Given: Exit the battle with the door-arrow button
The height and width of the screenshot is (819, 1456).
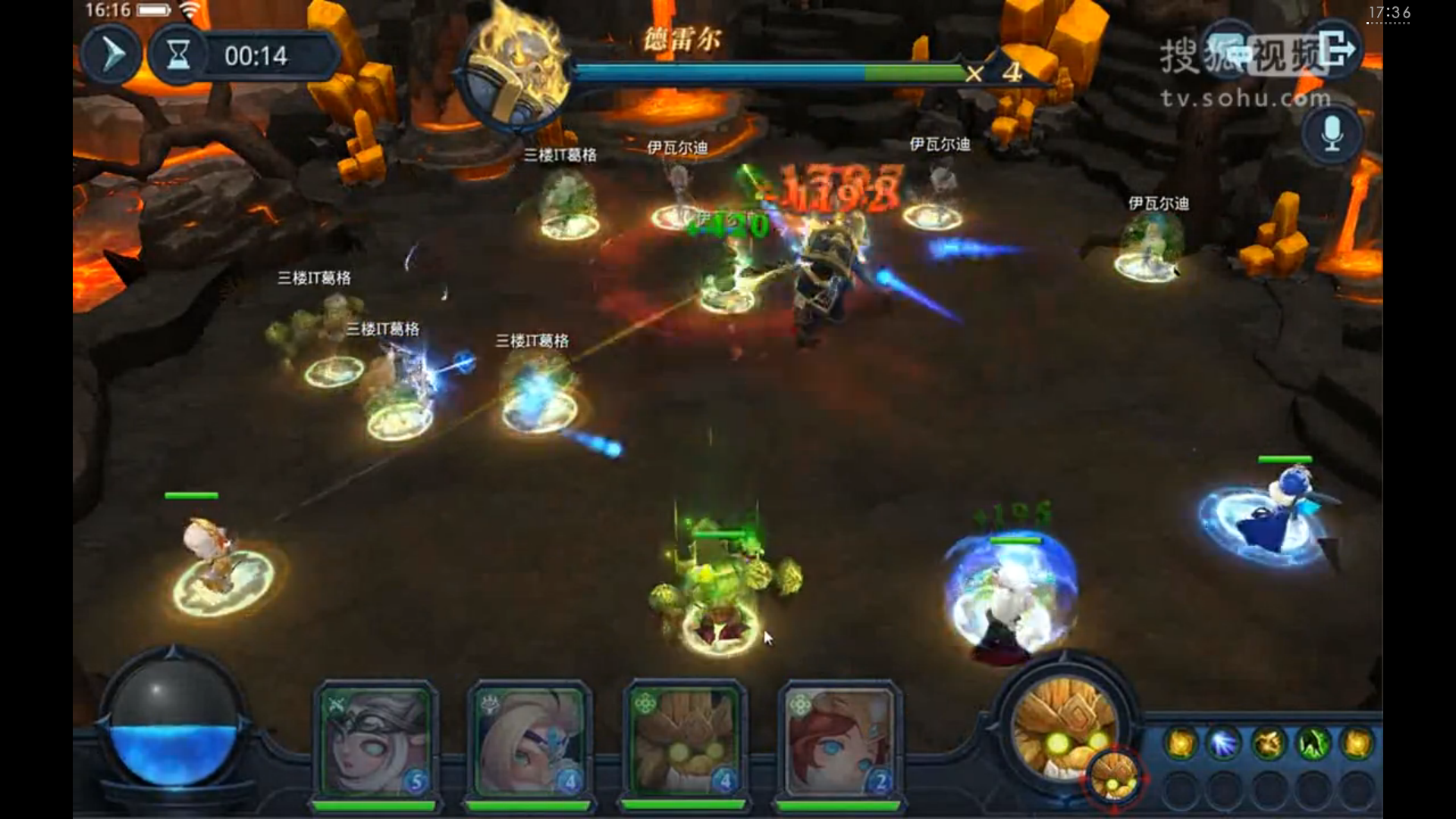Looking at the screenshot, I should pyautogui.click(x=1337, y=50).
